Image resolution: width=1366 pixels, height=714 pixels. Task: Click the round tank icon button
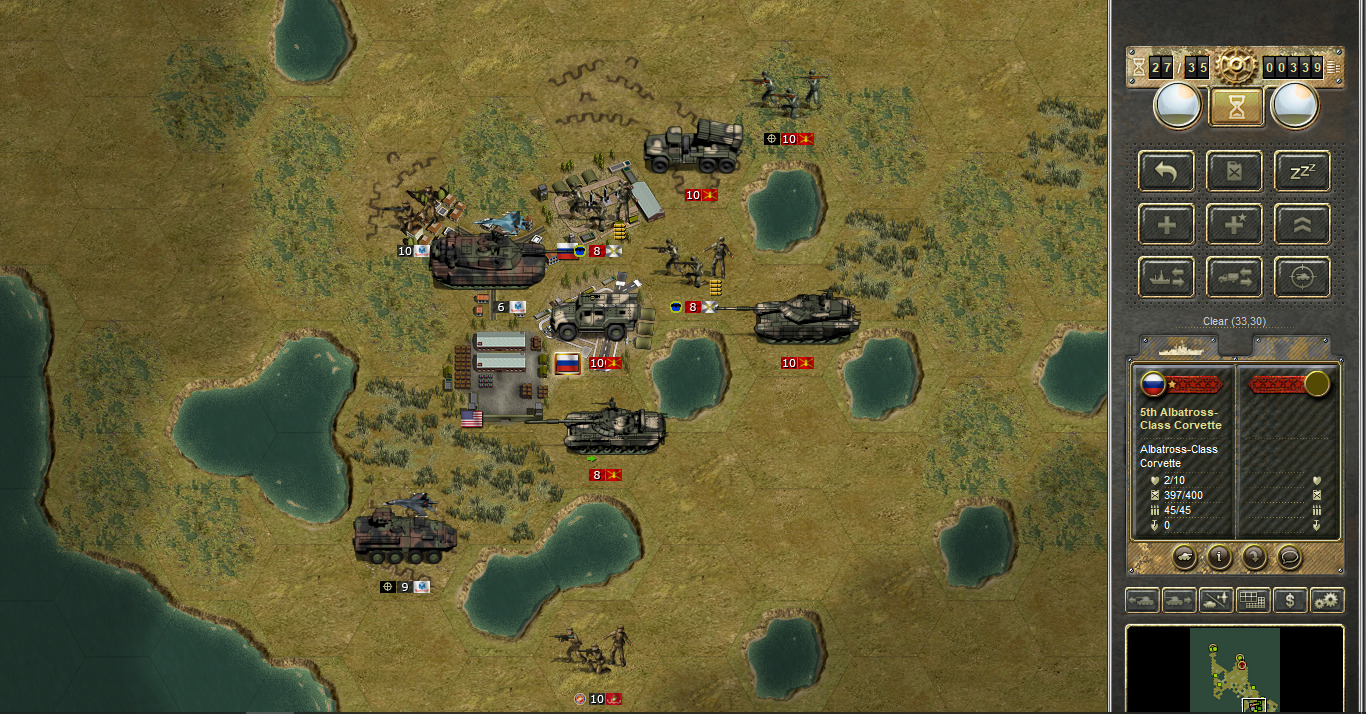click(1184, 556)
